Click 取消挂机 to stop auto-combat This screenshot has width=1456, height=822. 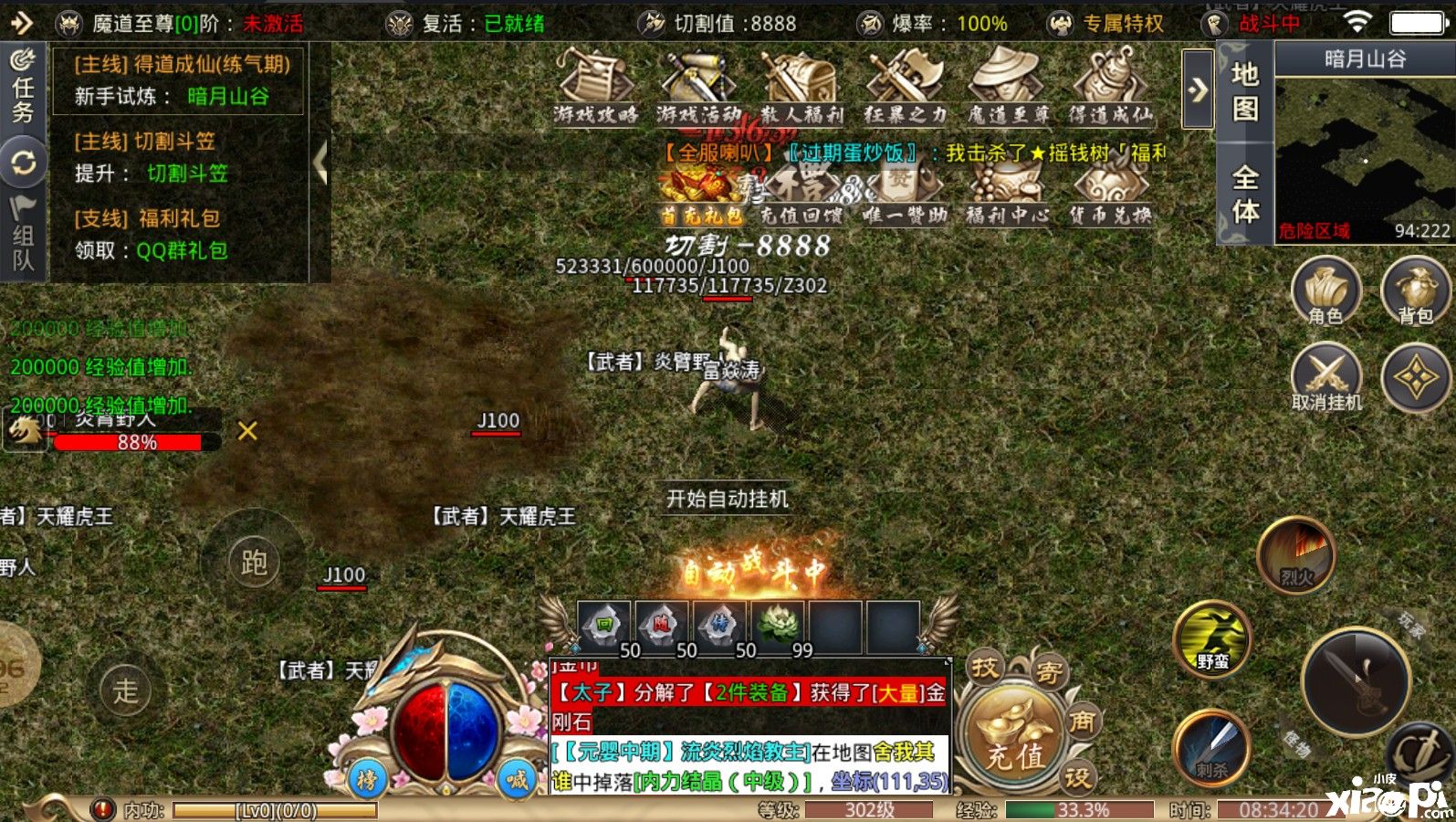(x=1325, y=377)
